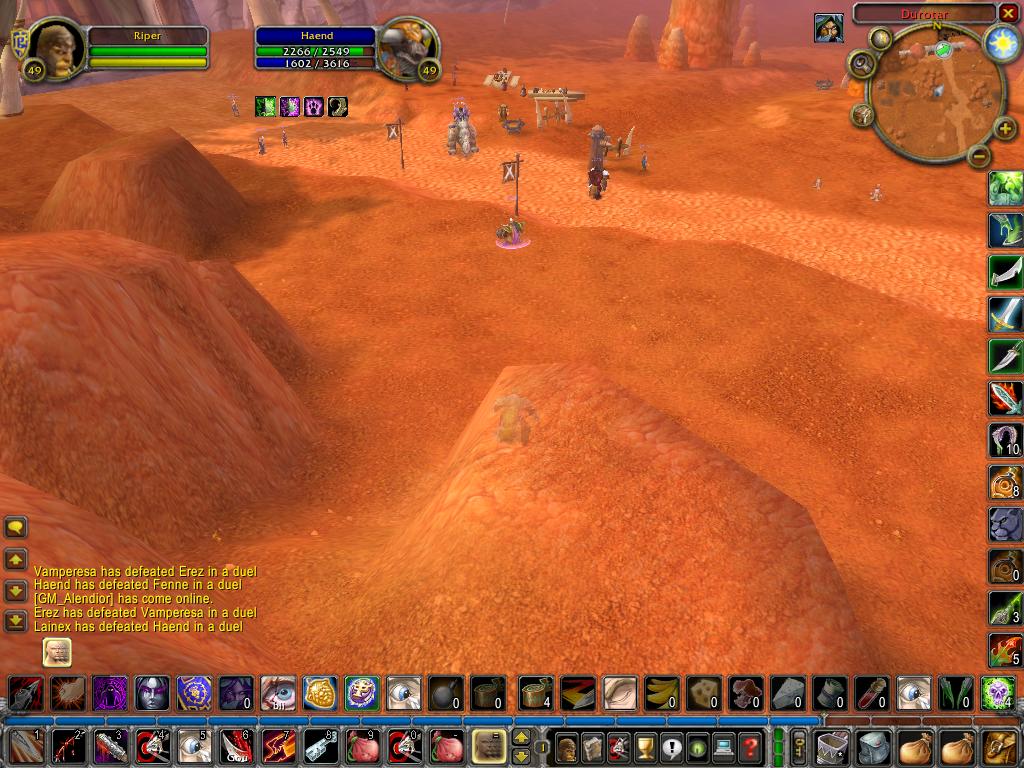The height and width of the screenshot is (768, 1024).
Task: Activate the green skull ability icon
Action: pyautogui.click(x=998, y=693)
